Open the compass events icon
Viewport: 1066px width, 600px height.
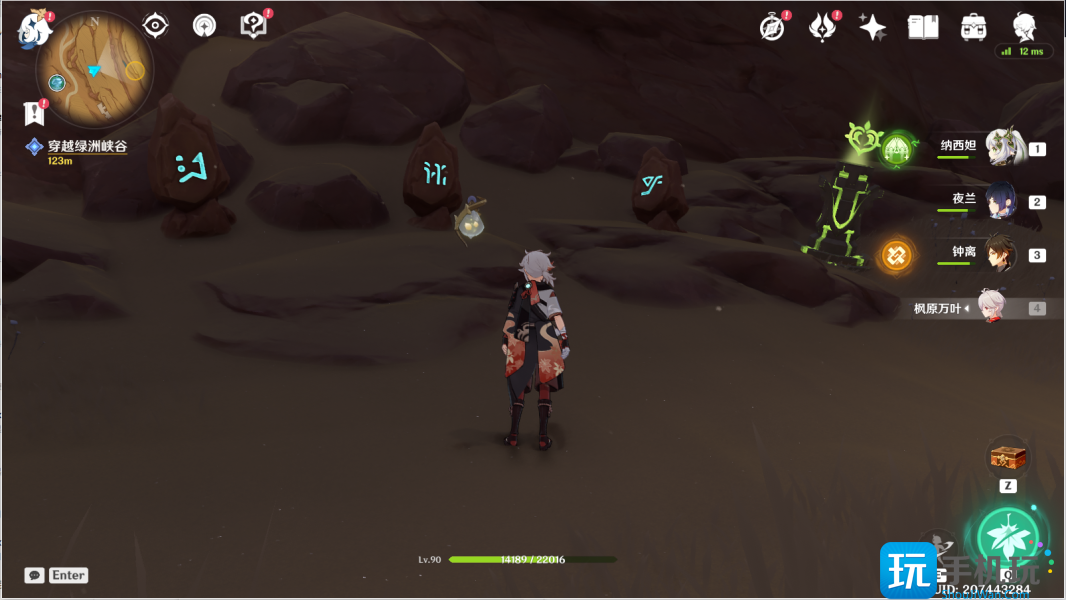point(772,27)
